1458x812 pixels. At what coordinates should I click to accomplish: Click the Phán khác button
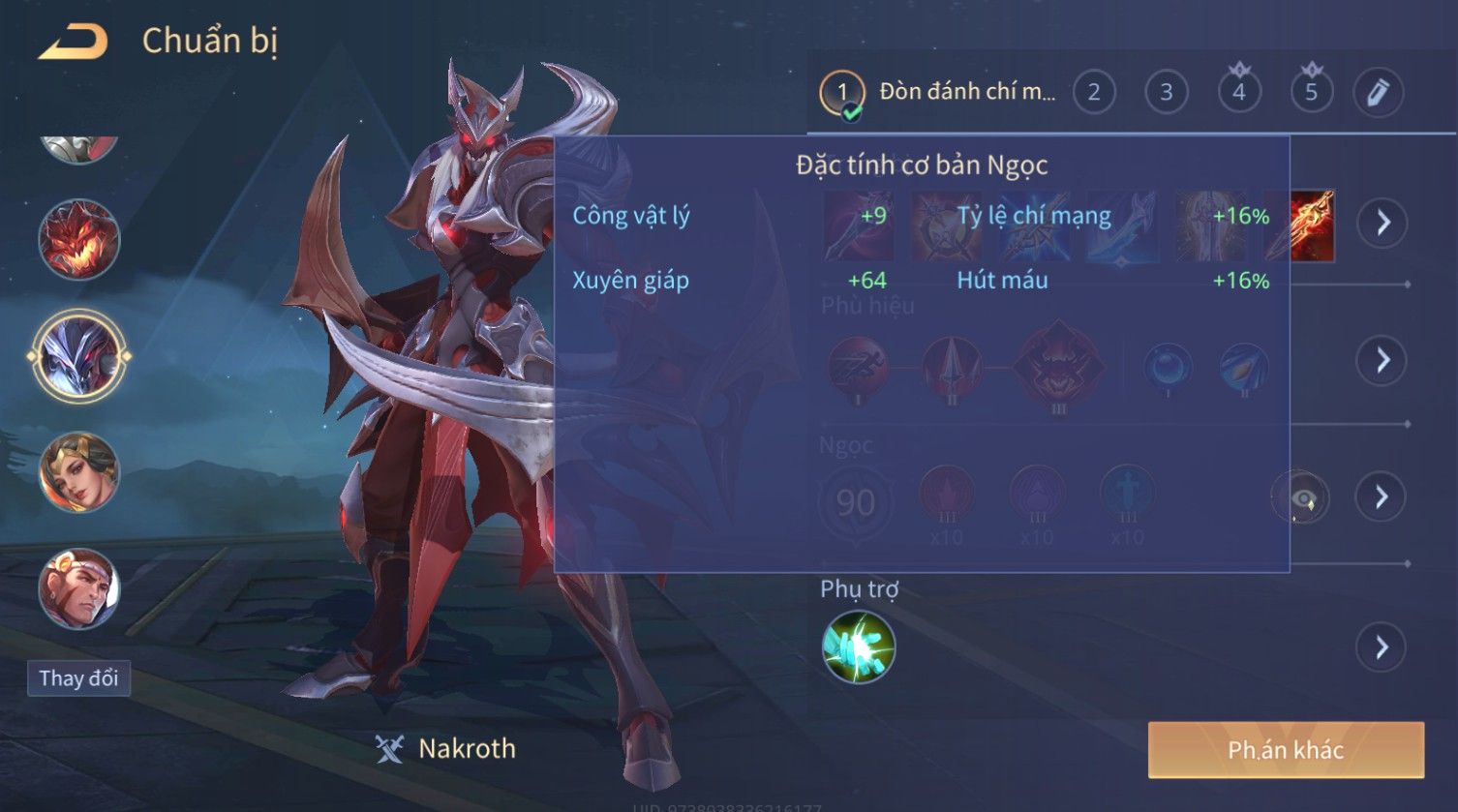click(x=1285, y=749)
